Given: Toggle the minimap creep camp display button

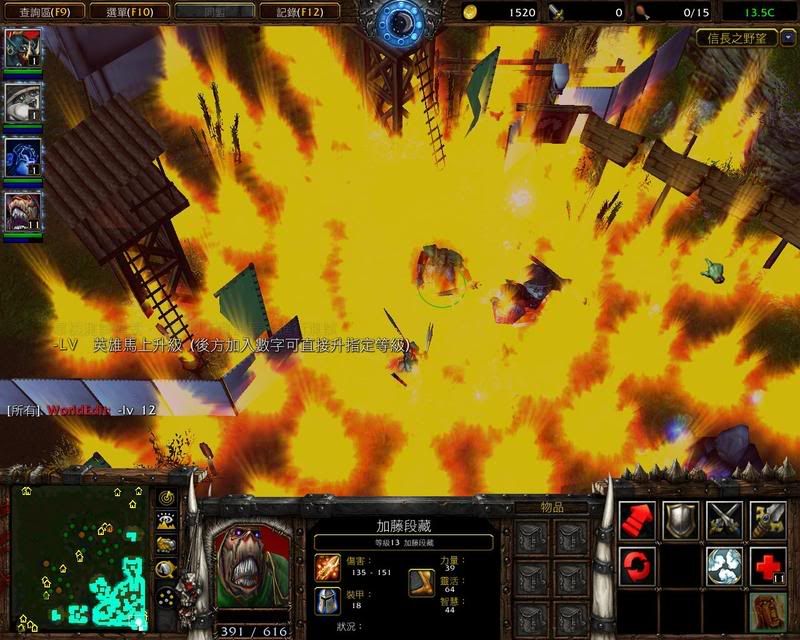Looking at the screenshot, I should (166, 569).
